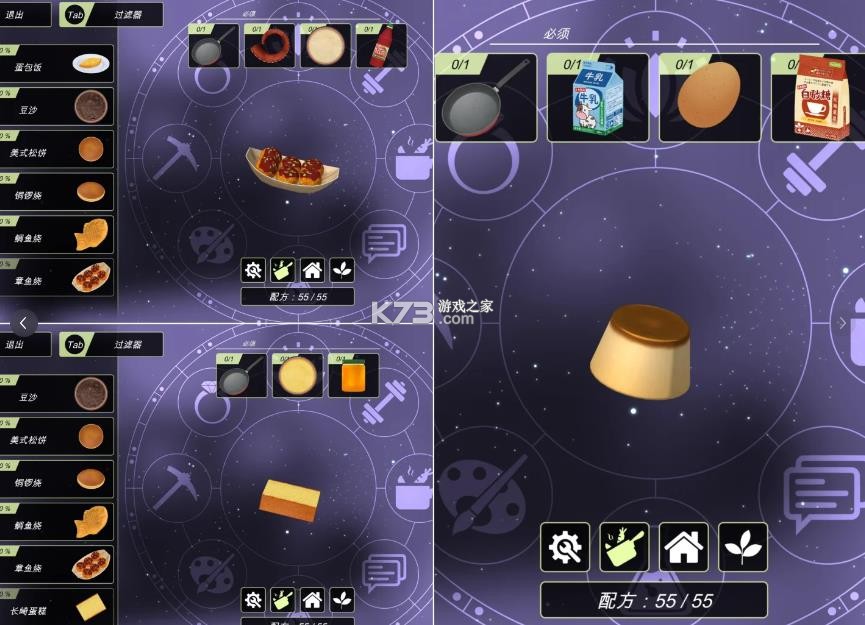Go to previous image with left arrow
Viewport: 865px width, 625px height.
pos(24,323)
